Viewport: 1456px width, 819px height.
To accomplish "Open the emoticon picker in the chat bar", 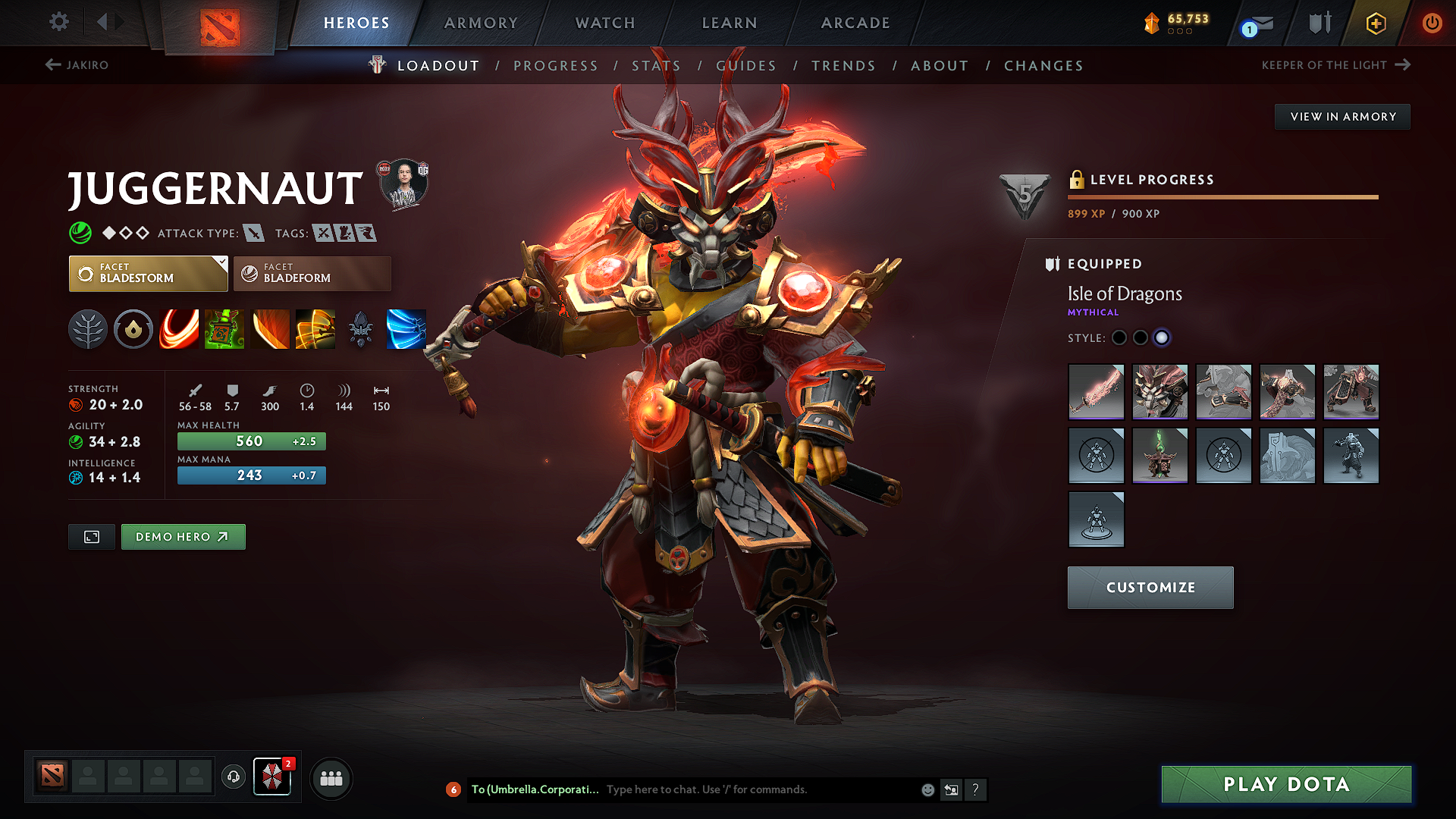I will tap(927, 789).
